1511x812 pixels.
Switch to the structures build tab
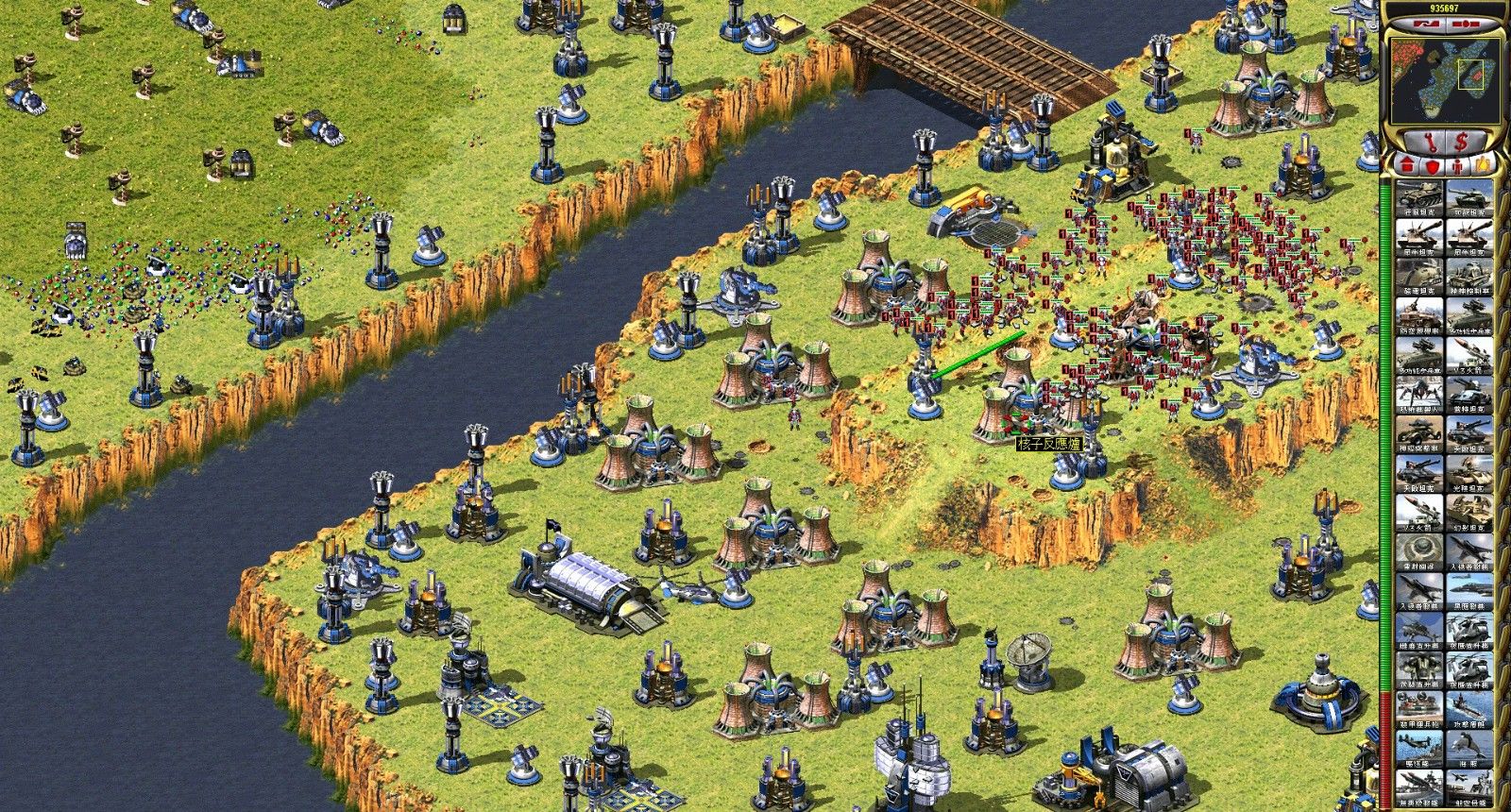click(x=1405, y=167)
